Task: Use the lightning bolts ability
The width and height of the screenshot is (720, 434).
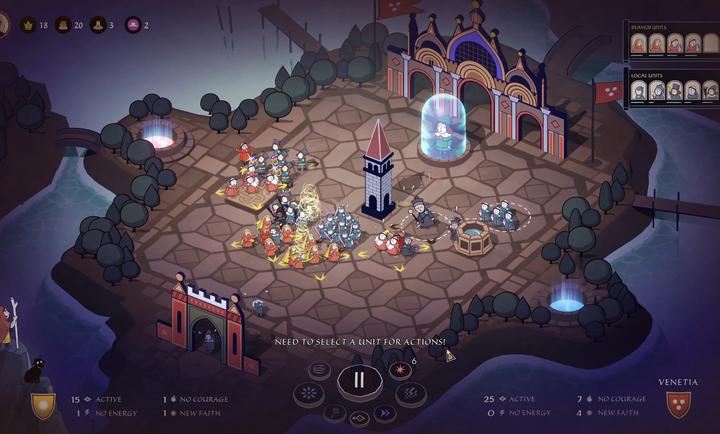Action: pos(409,393)
